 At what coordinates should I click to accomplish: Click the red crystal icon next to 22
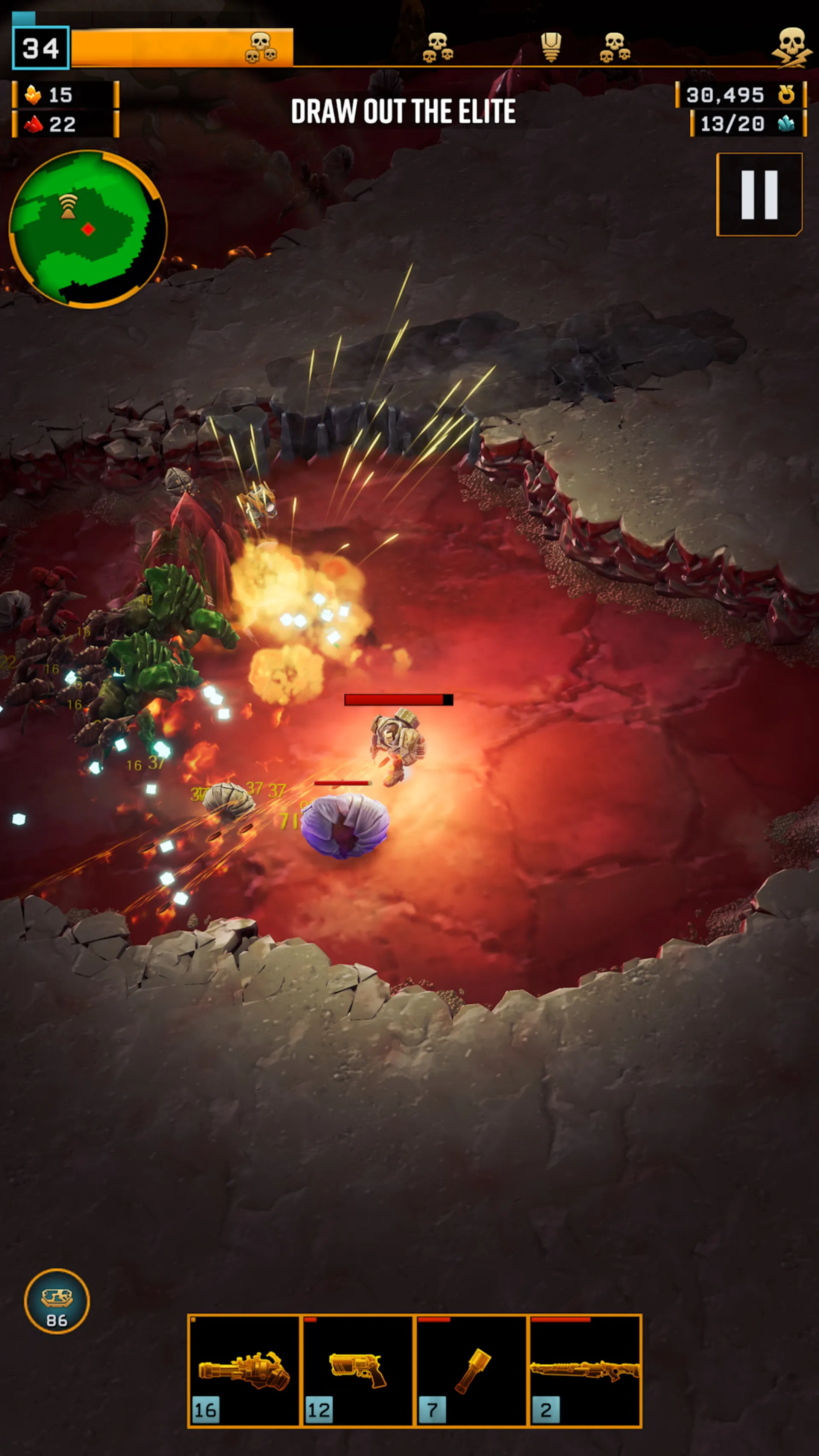[x=32, y=125]
